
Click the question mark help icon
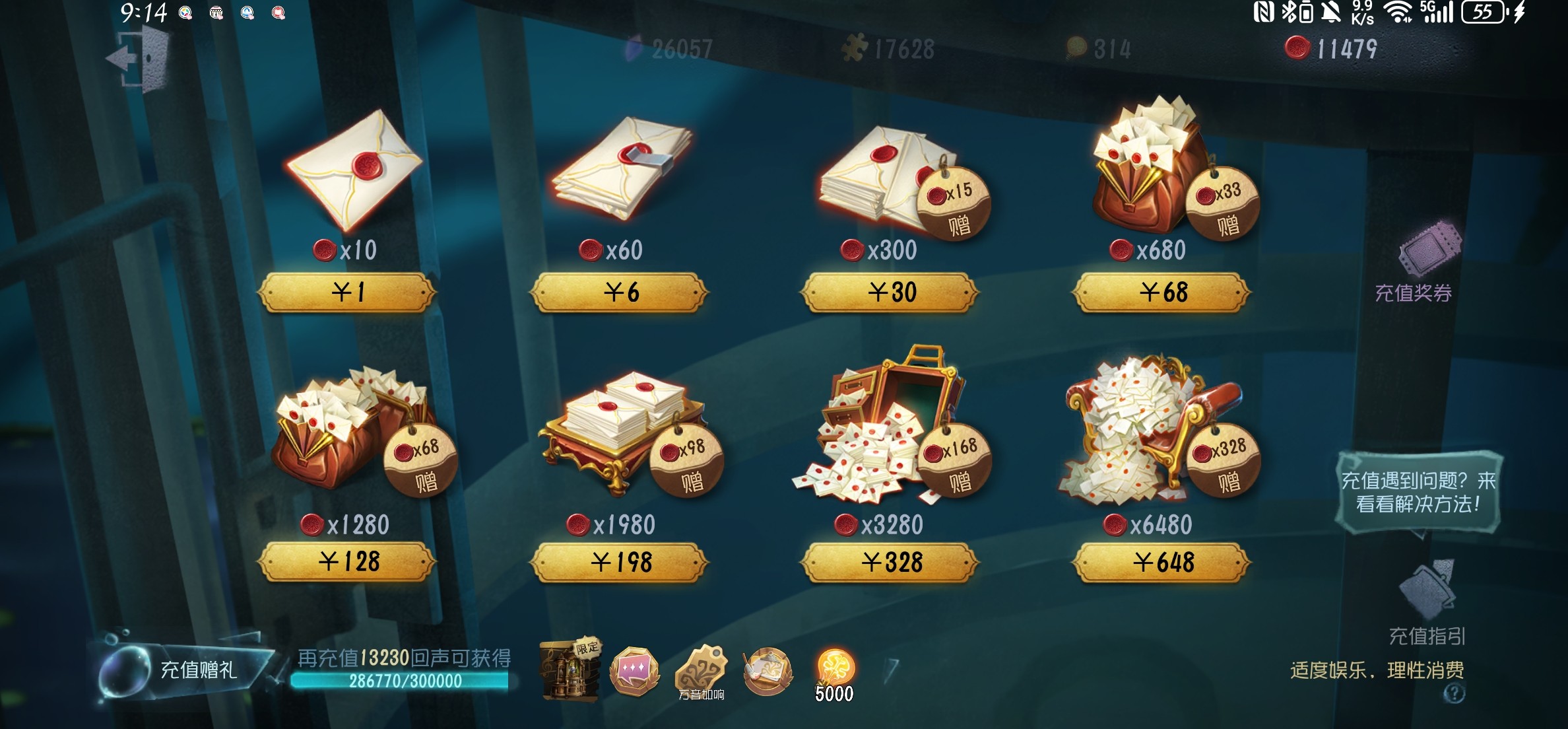click(1454, 693)
